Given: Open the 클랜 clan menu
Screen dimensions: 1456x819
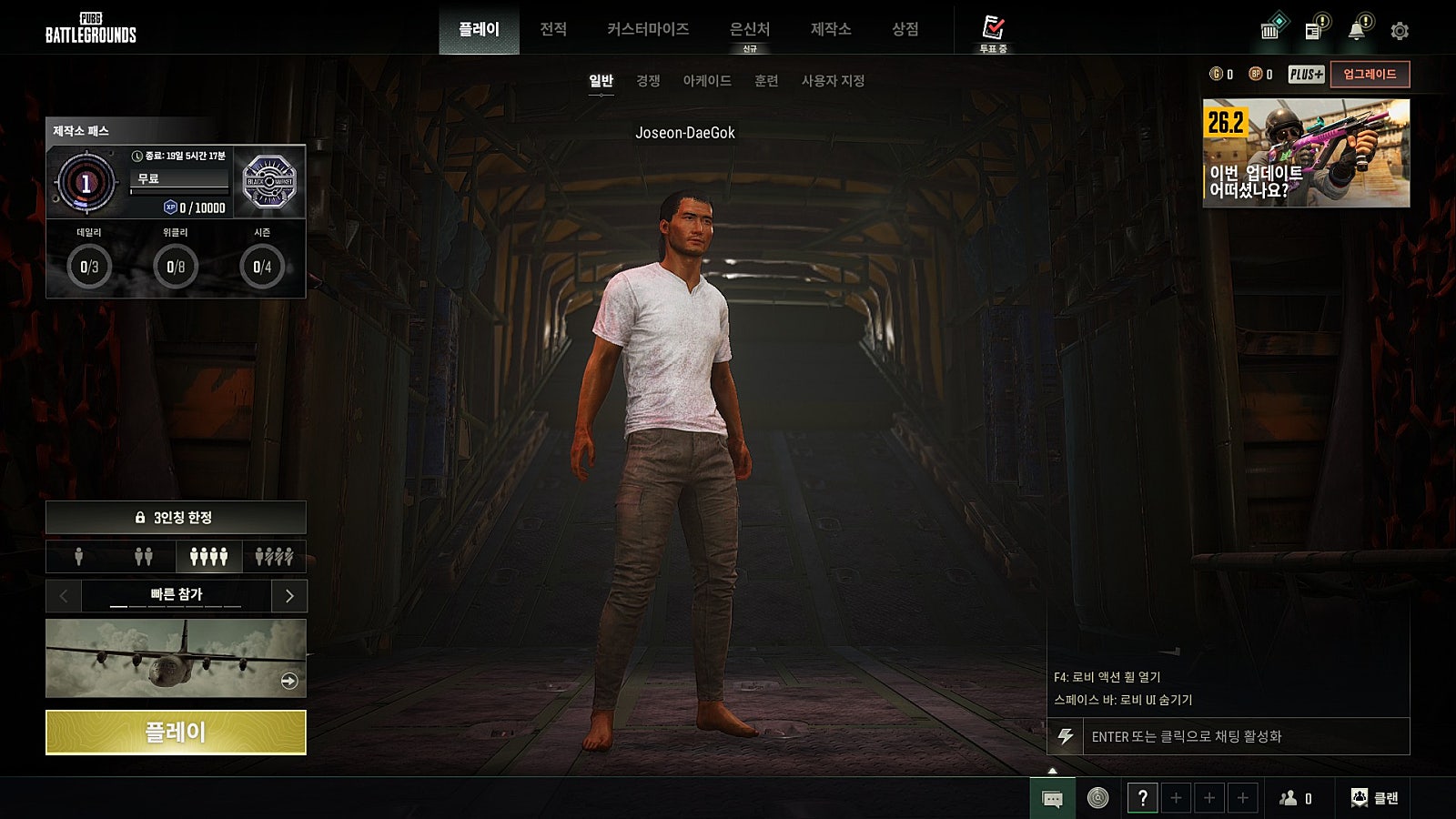Looking at the screenshot, I should click(x=1375, y=798).
